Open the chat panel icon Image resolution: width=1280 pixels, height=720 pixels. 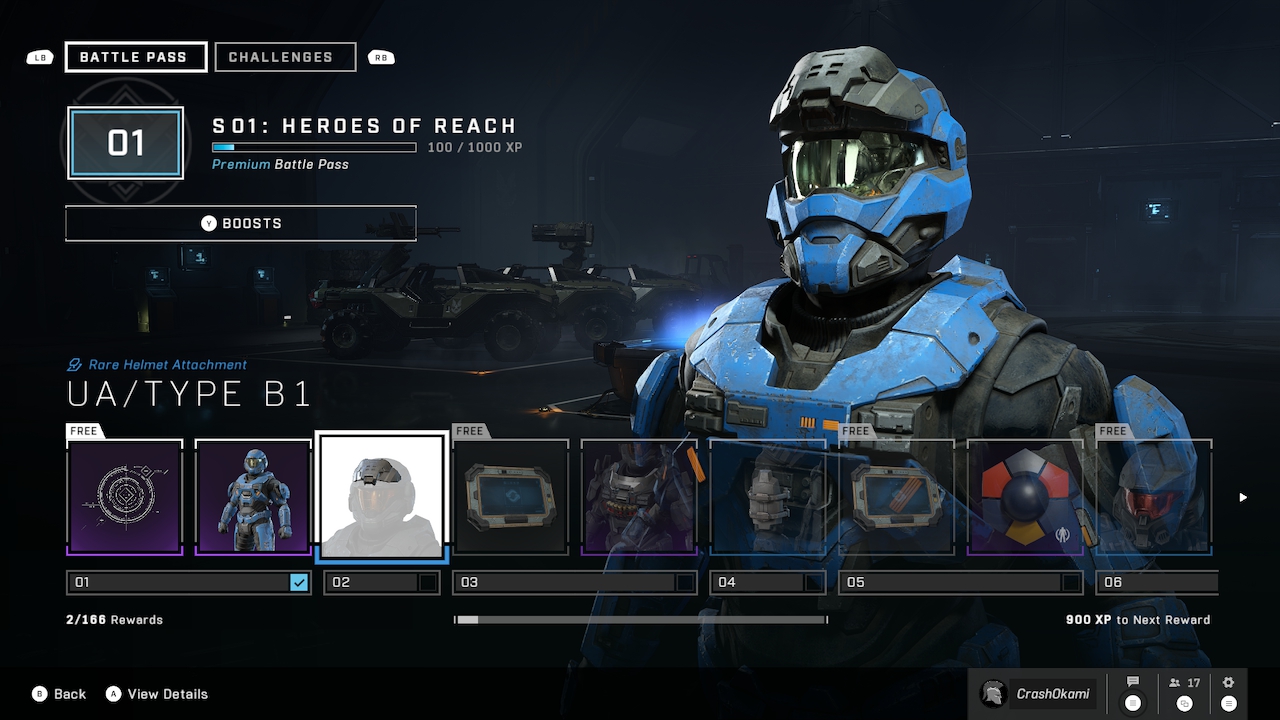(x=1133, y=692)
